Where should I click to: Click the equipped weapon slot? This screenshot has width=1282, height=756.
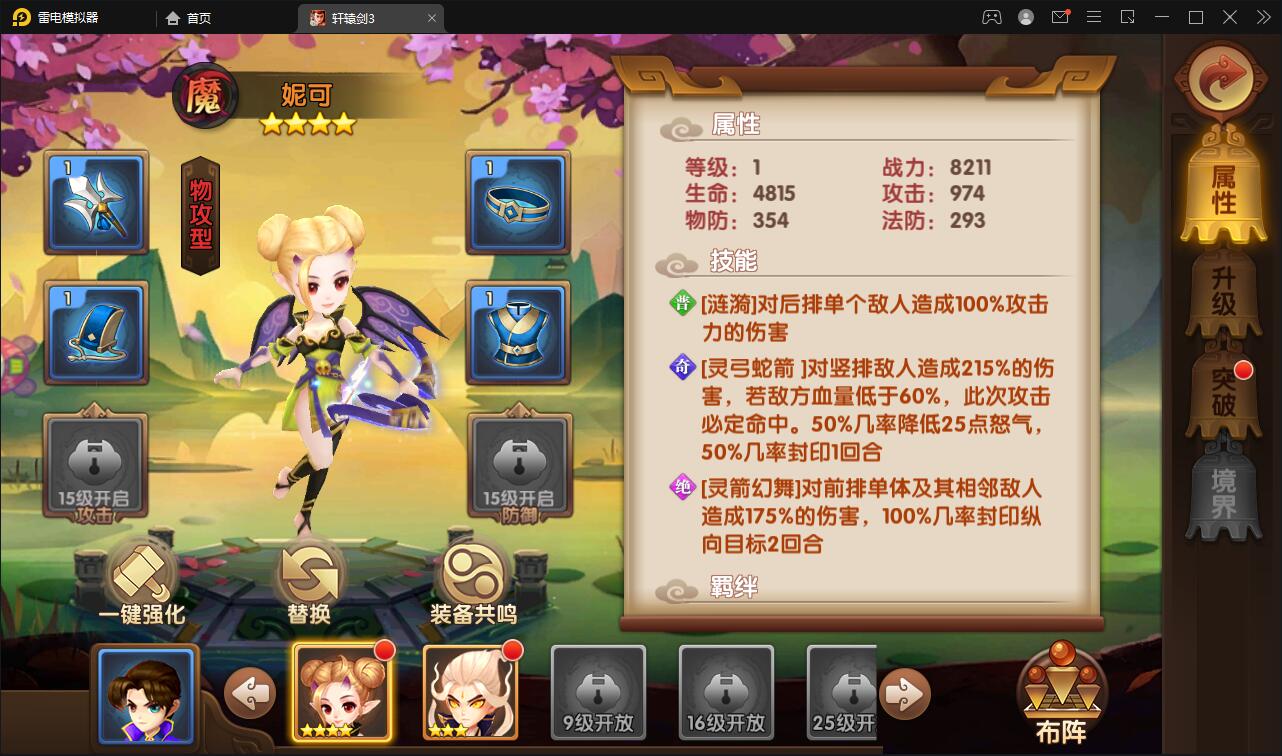tap(96, 203)
